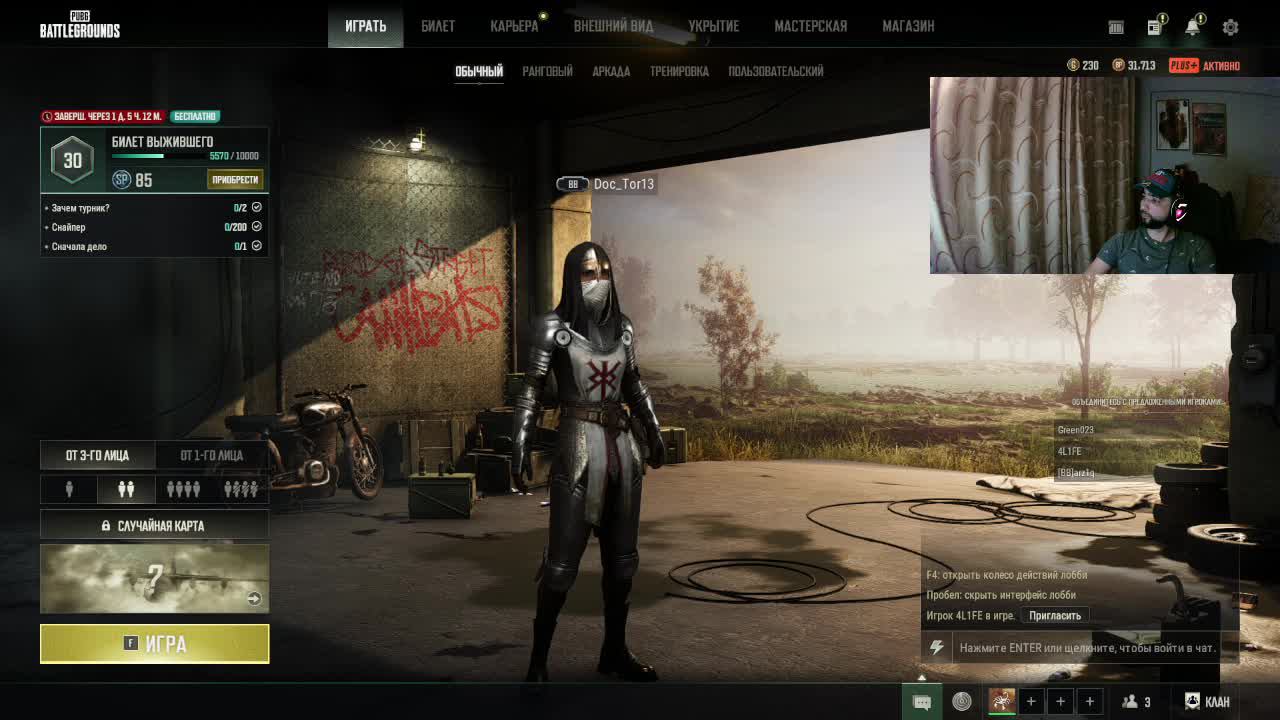Click the chat input field
The width and height of the screenshot is (1280, 720).
(1087, 648)
